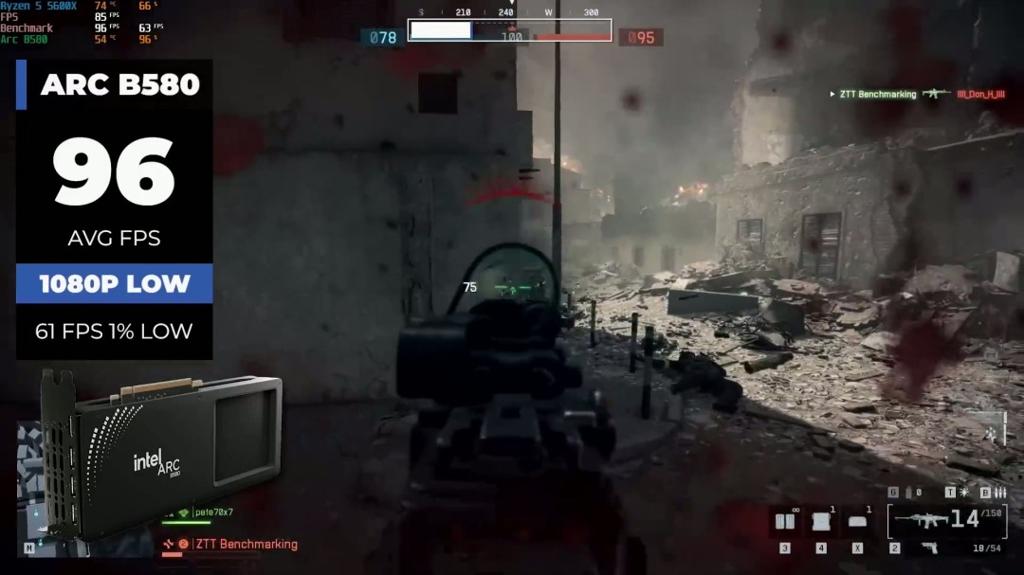Viewport: 1024px width, 575px height.
Task: Select the flat gadget slot bound to X
Action: [x=857, y=522]
